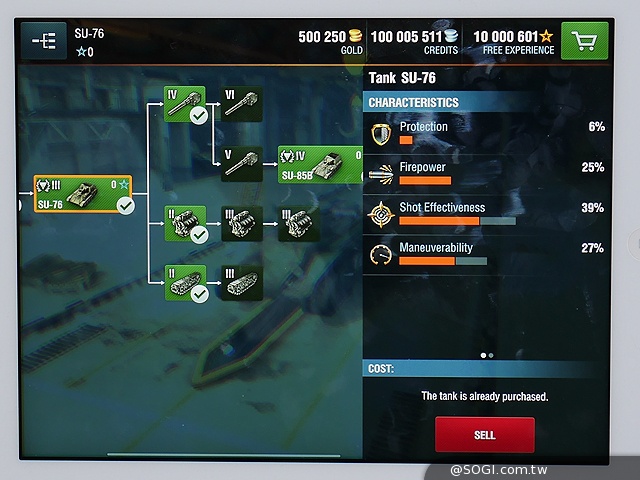This screenshot has width=640, height=480.
Task: Choose the tier VI gun module
Action: [241, 104]
